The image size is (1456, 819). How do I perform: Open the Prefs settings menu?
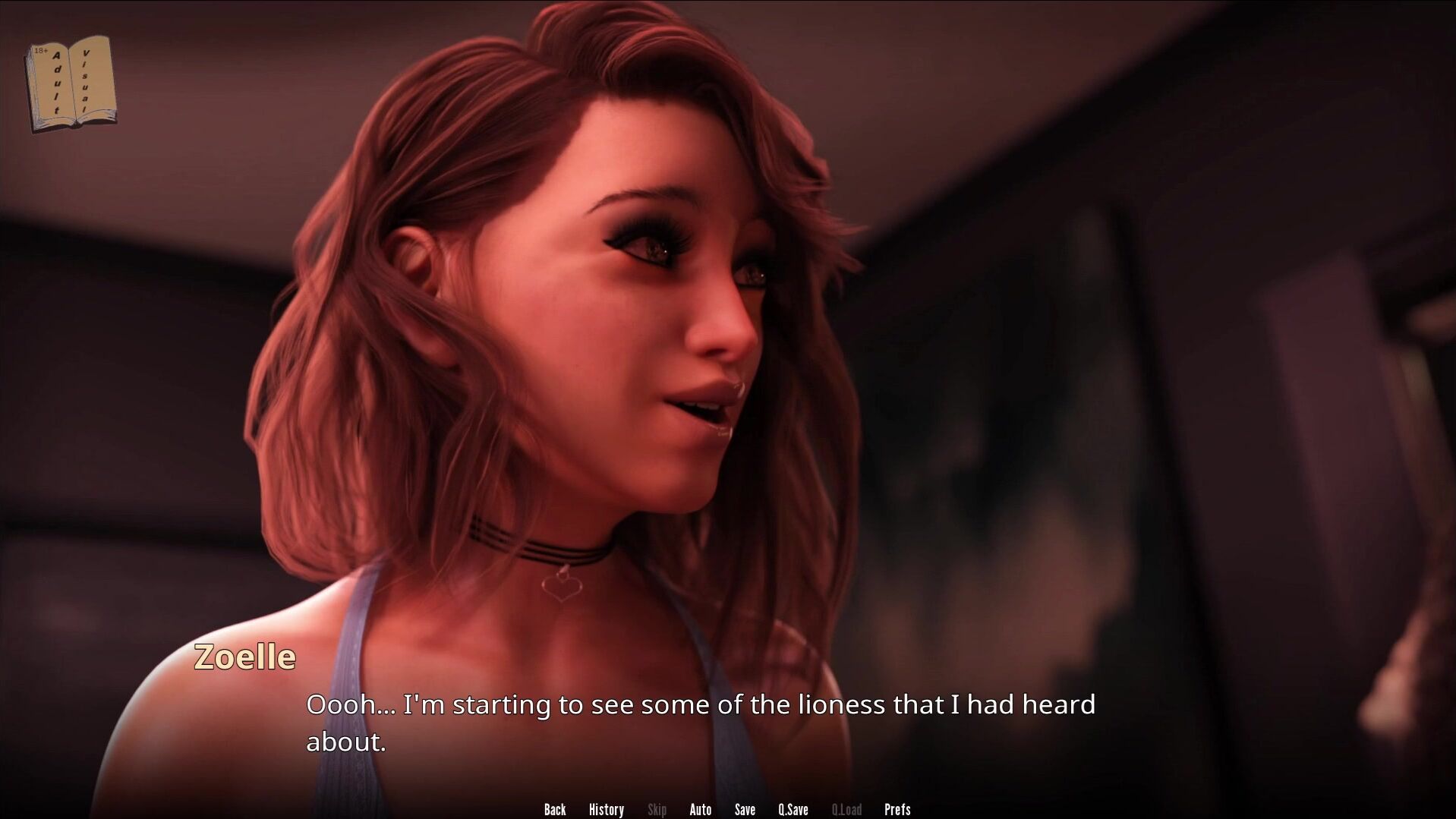[897, 809]
